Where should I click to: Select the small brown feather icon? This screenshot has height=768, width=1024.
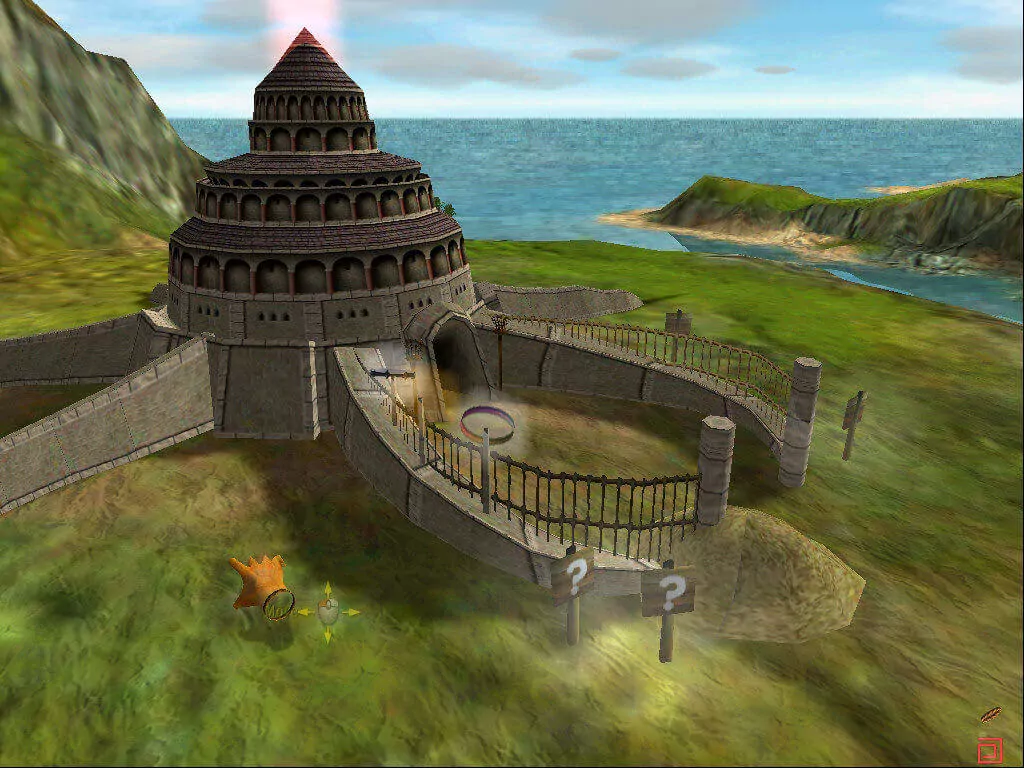coord(990,715)
